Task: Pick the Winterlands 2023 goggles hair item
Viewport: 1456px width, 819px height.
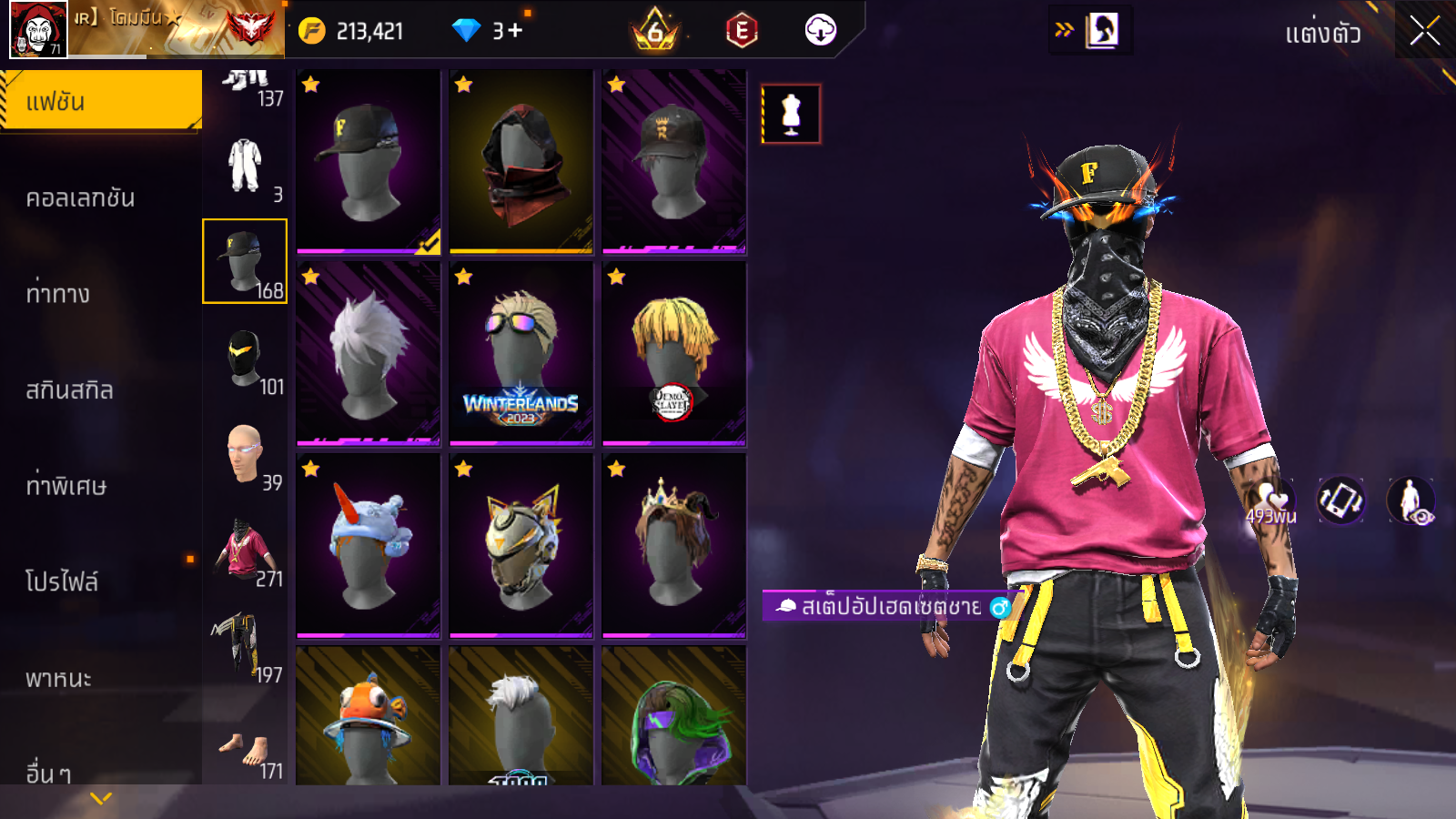Action: 521,354
